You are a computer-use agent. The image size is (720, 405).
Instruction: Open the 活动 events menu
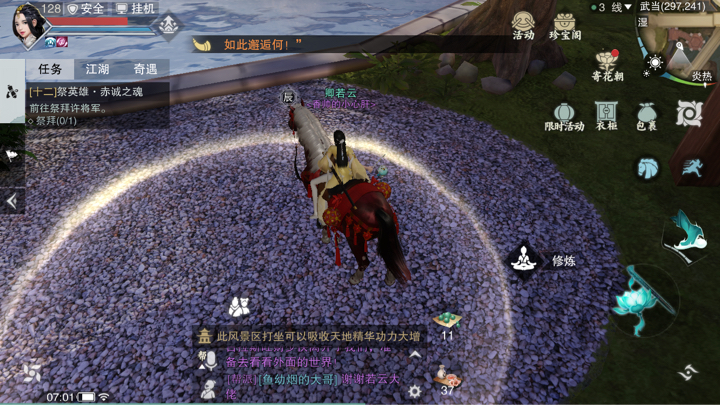[523, 24]
